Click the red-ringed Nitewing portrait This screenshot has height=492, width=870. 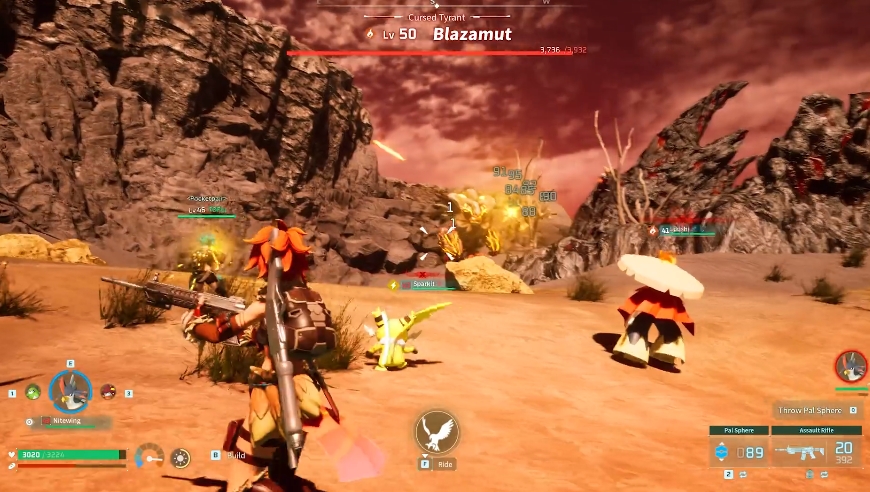851,366
